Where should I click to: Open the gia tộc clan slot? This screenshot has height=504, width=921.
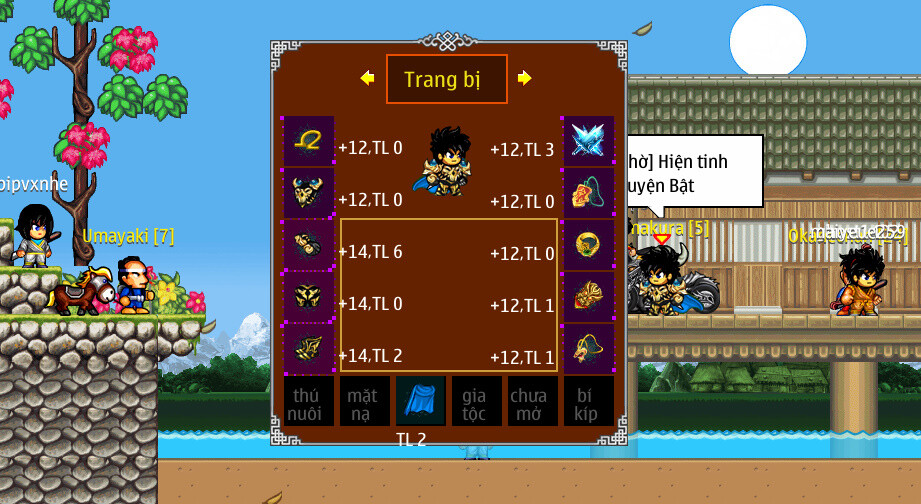coord(476,401)
